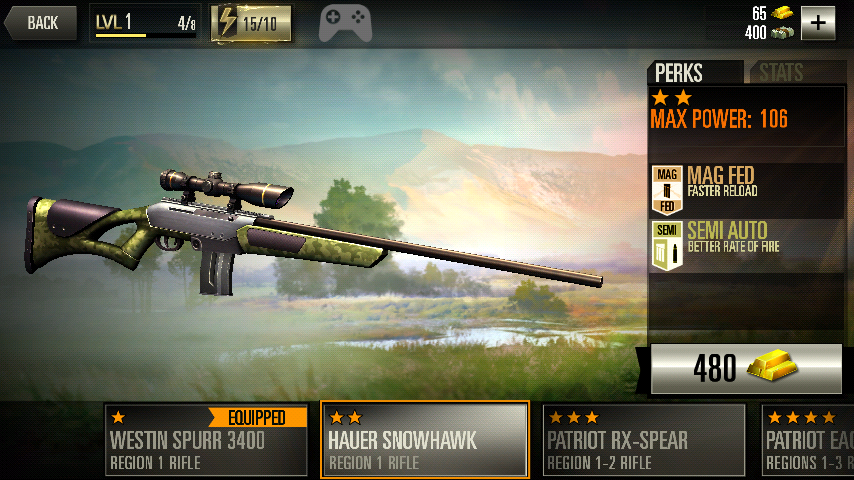Pick the four-star Patriot rifle card
The width and height of the screenshot is (854, 480).
[807, 439]
